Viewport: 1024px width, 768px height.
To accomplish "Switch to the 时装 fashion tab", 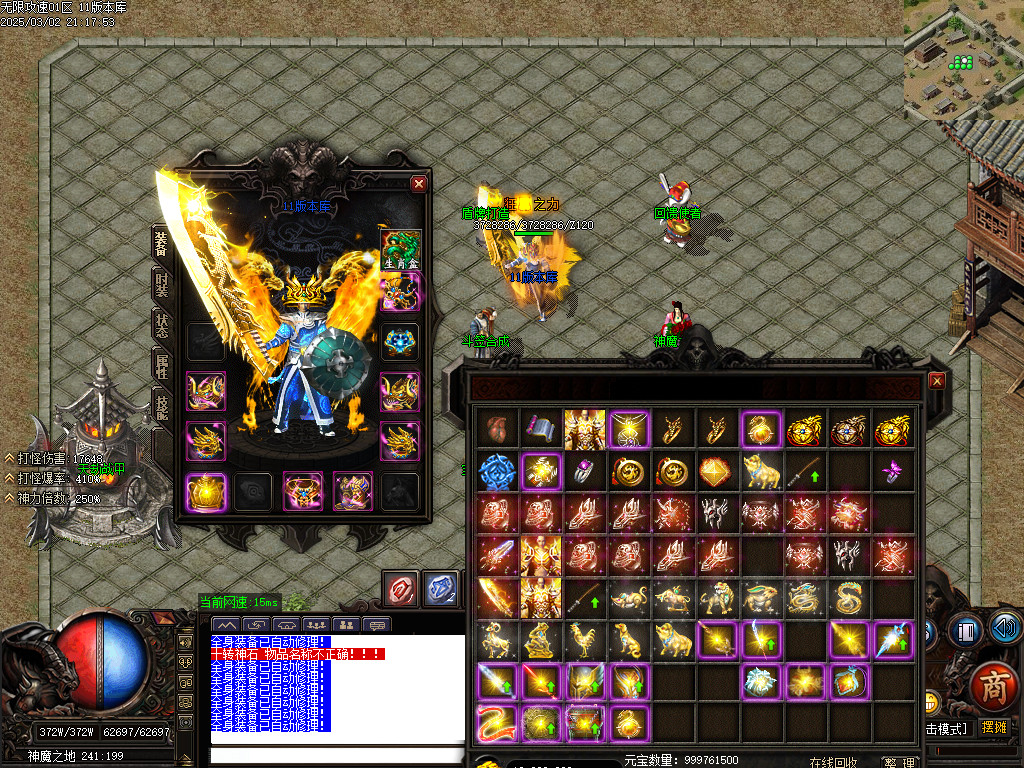I will coord(162,284).
